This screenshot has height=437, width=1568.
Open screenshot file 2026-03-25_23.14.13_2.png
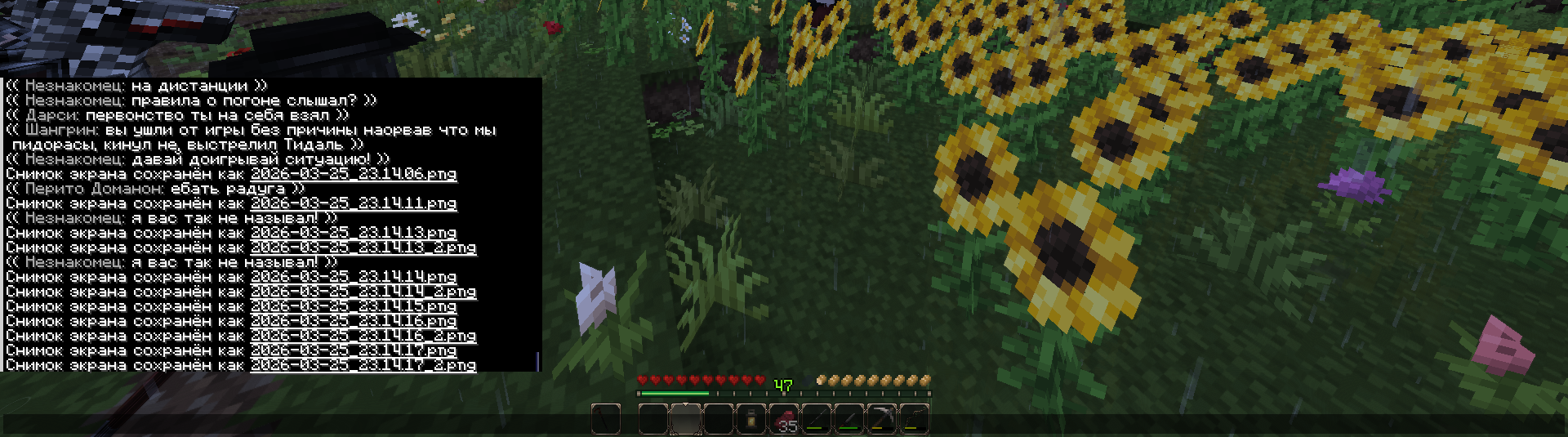tap(363, 247)
